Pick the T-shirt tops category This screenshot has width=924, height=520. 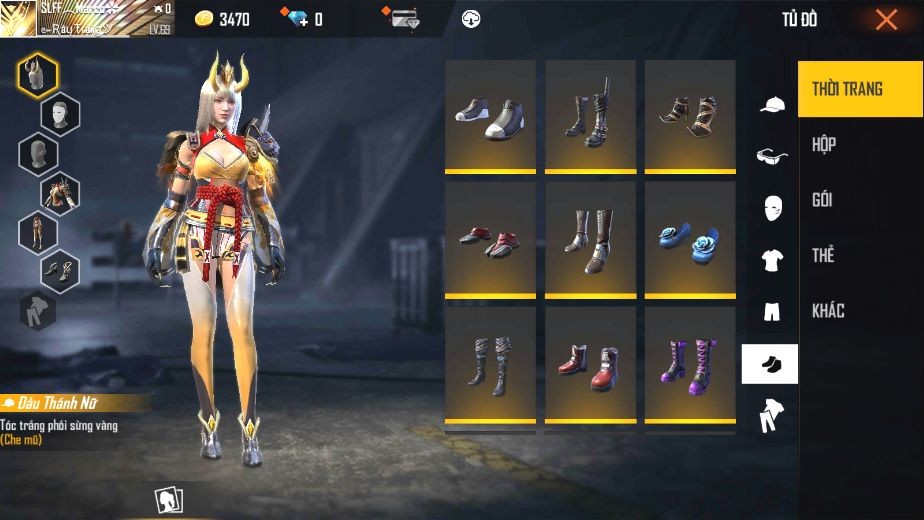click(771, 260)
